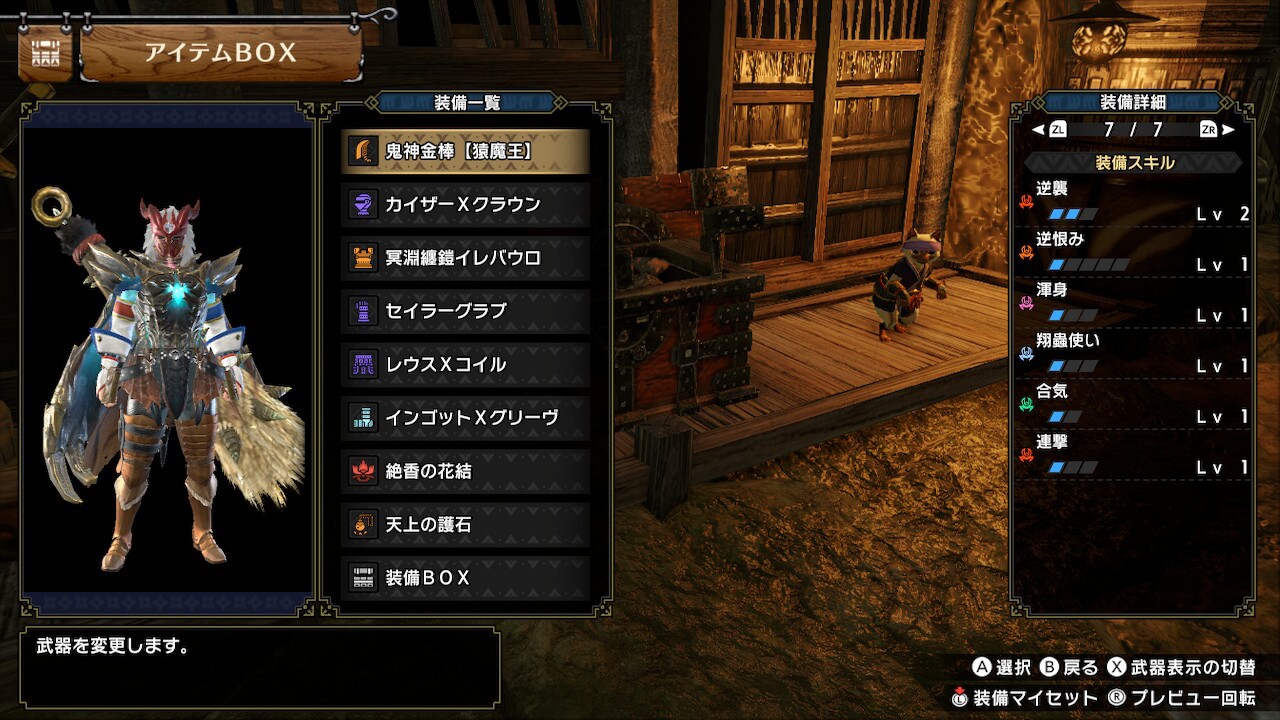Viewport: 1280px width, 720px height.
Task: Open the 天上の護石 talisman row
Action: (465, 524)
